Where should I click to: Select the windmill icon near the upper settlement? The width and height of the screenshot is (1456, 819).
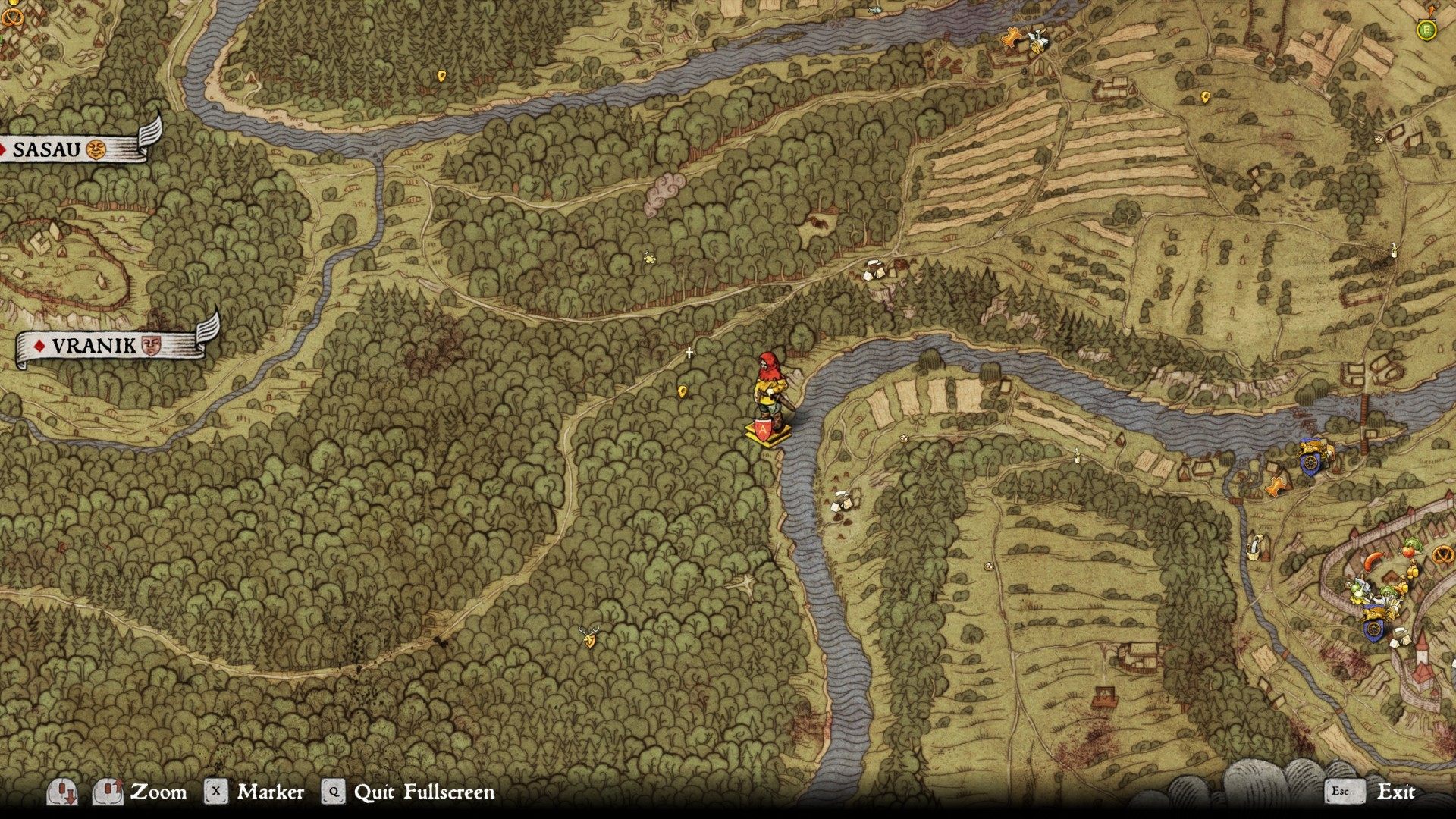pyautogui.click(x=1038, y=39)
